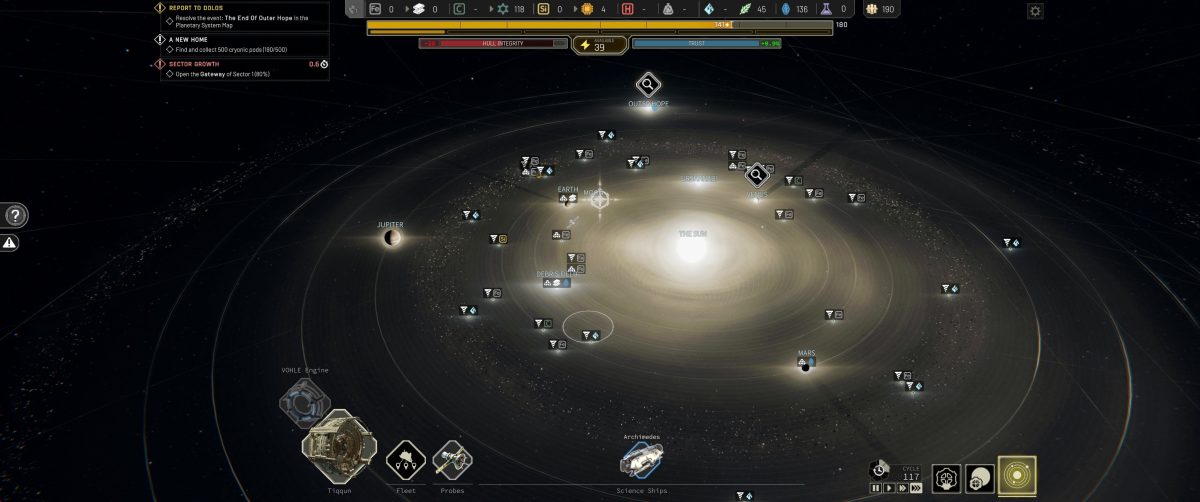
Task: Open the settings gear icon
Action: click(x=1035, y=11)
